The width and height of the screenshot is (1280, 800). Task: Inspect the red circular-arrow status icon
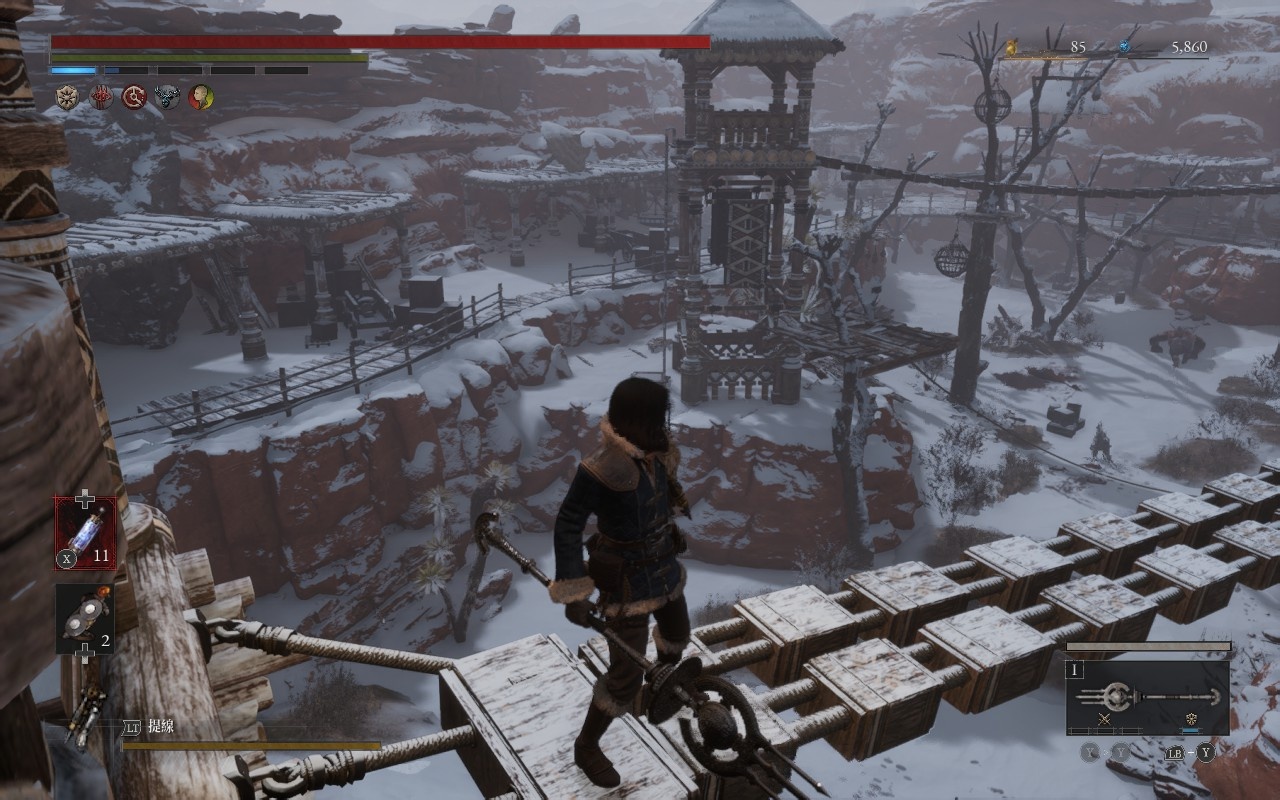[x=134, y=97]
